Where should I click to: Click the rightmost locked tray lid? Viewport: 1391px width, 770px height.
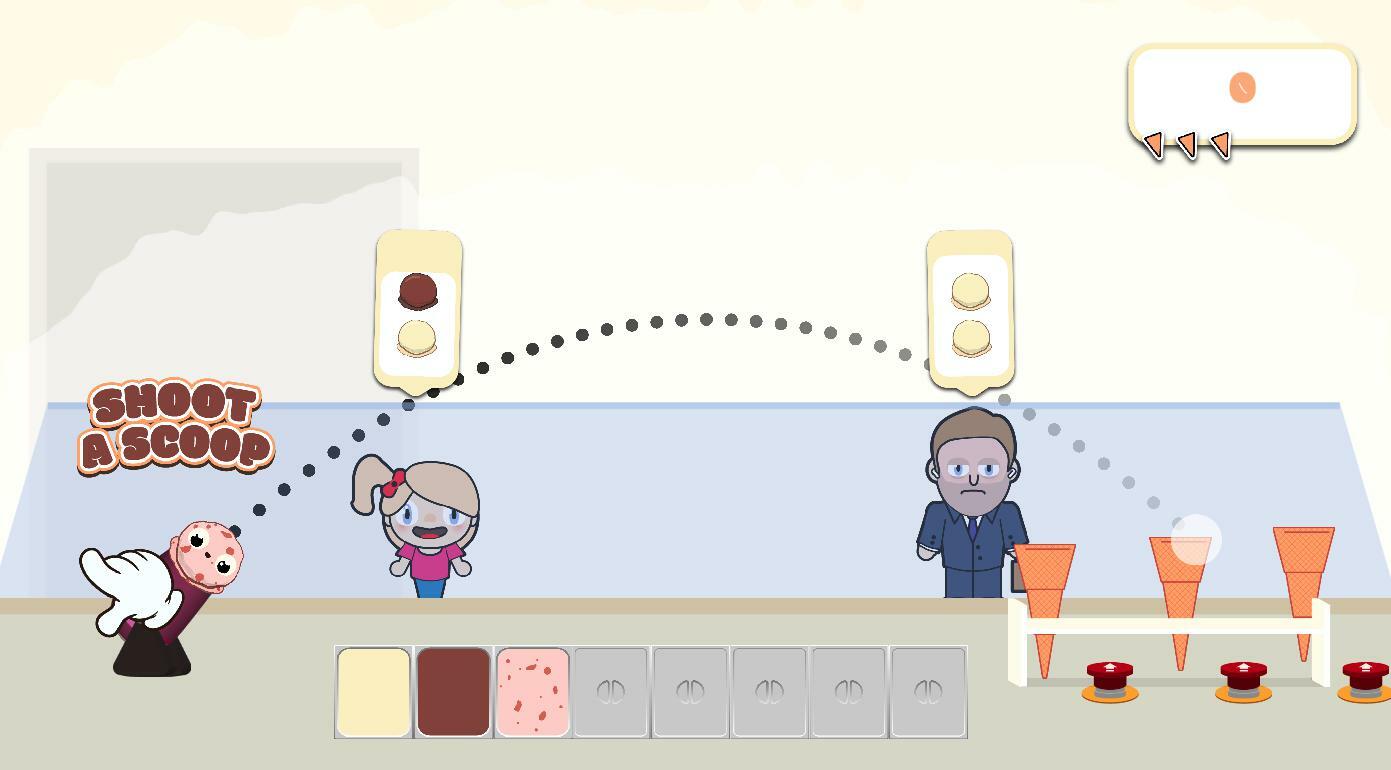click(x=928, y=690)
